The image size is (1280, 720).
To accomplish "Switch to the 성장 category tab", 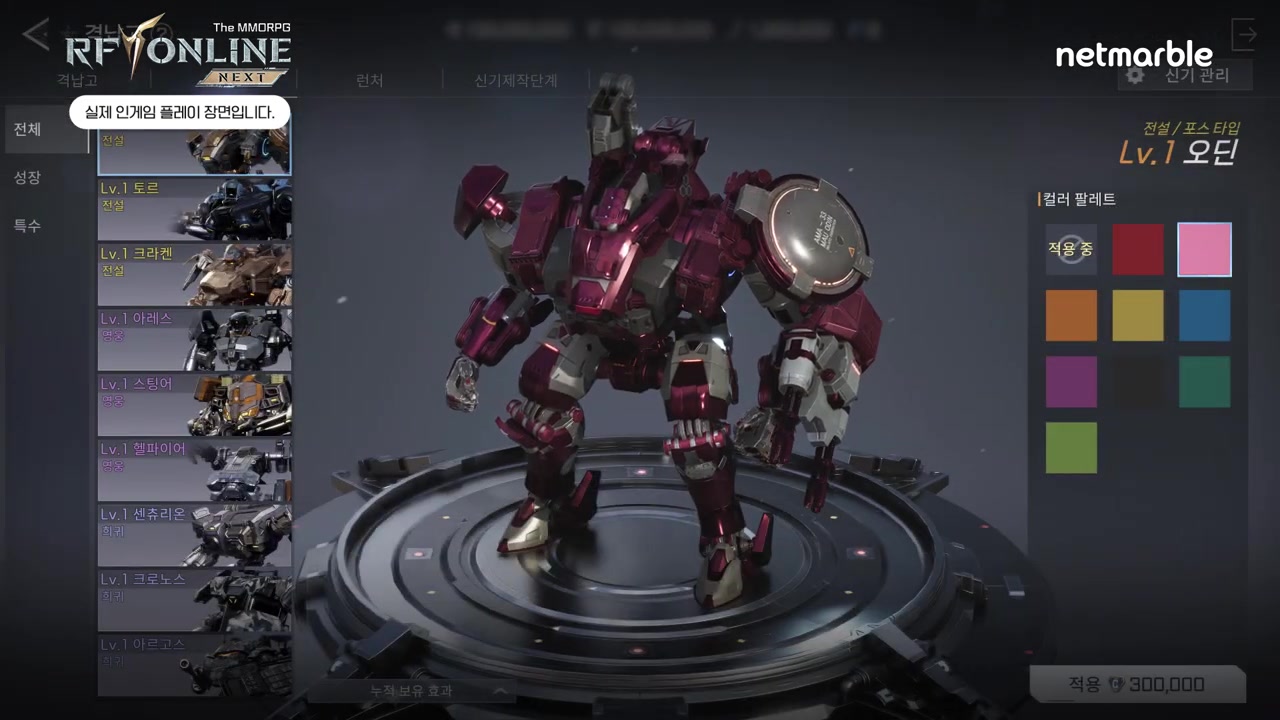I will click(x=28, y=178).
